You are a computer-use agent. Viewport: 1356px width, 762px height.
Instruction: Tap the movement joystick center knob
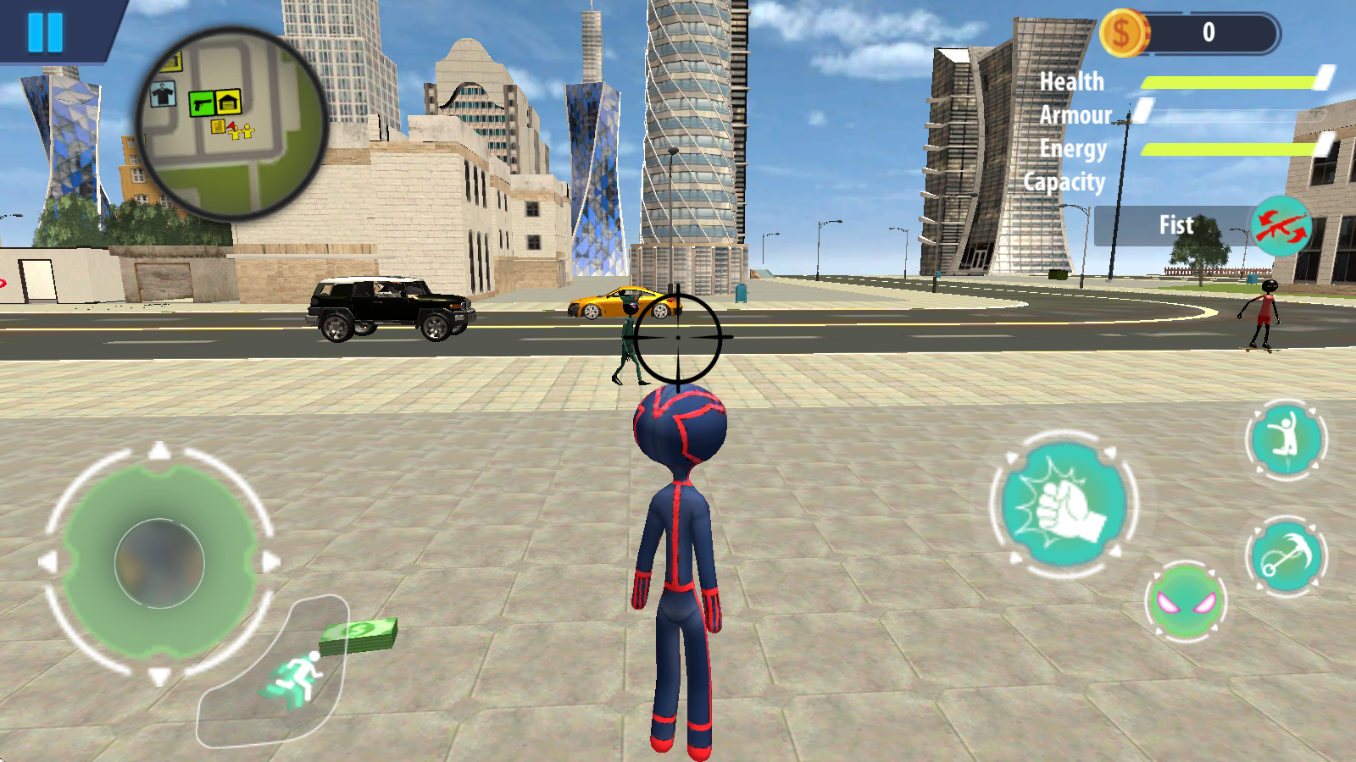159,564
